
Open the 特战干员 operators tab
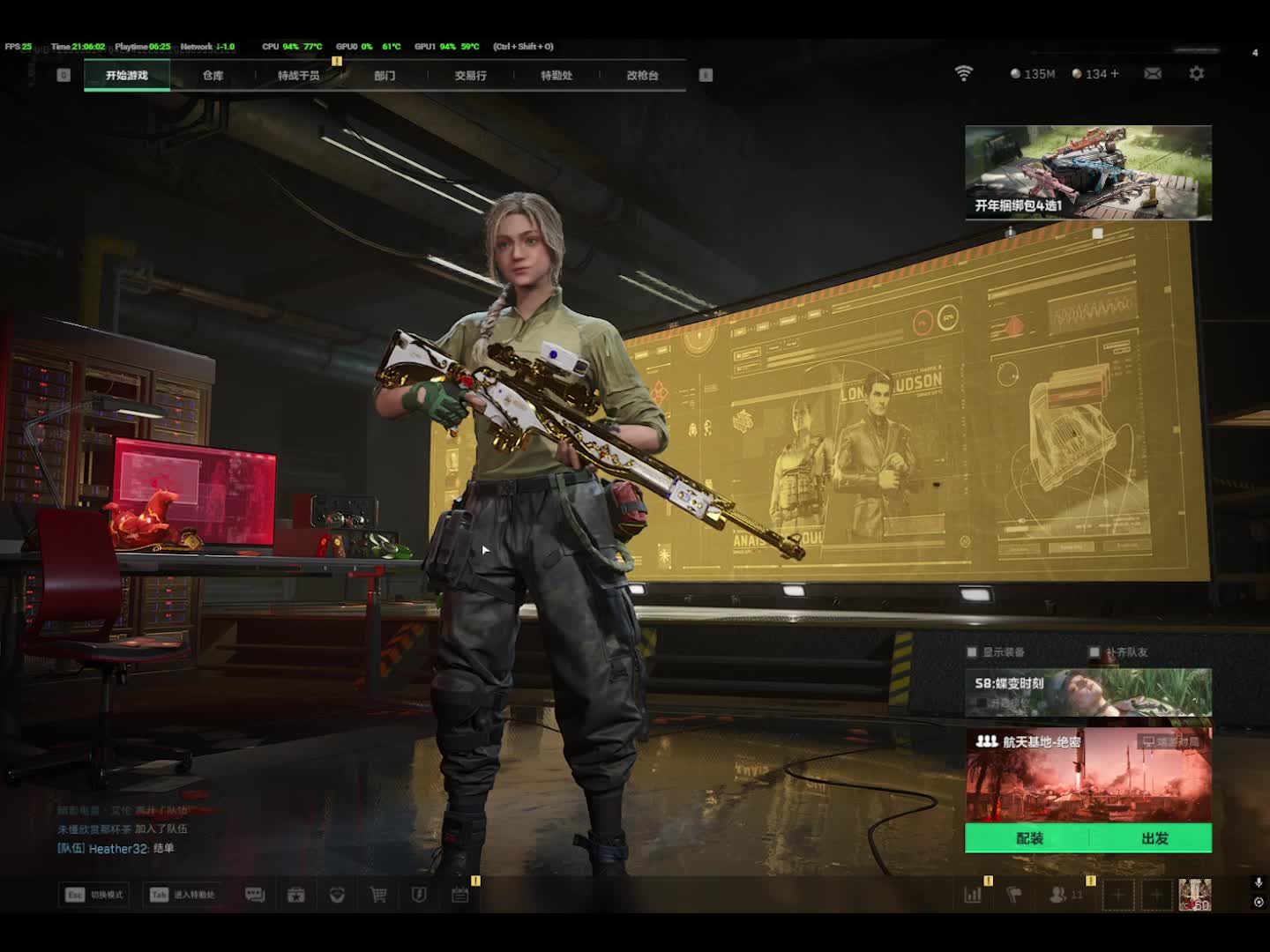pos(298,76)
